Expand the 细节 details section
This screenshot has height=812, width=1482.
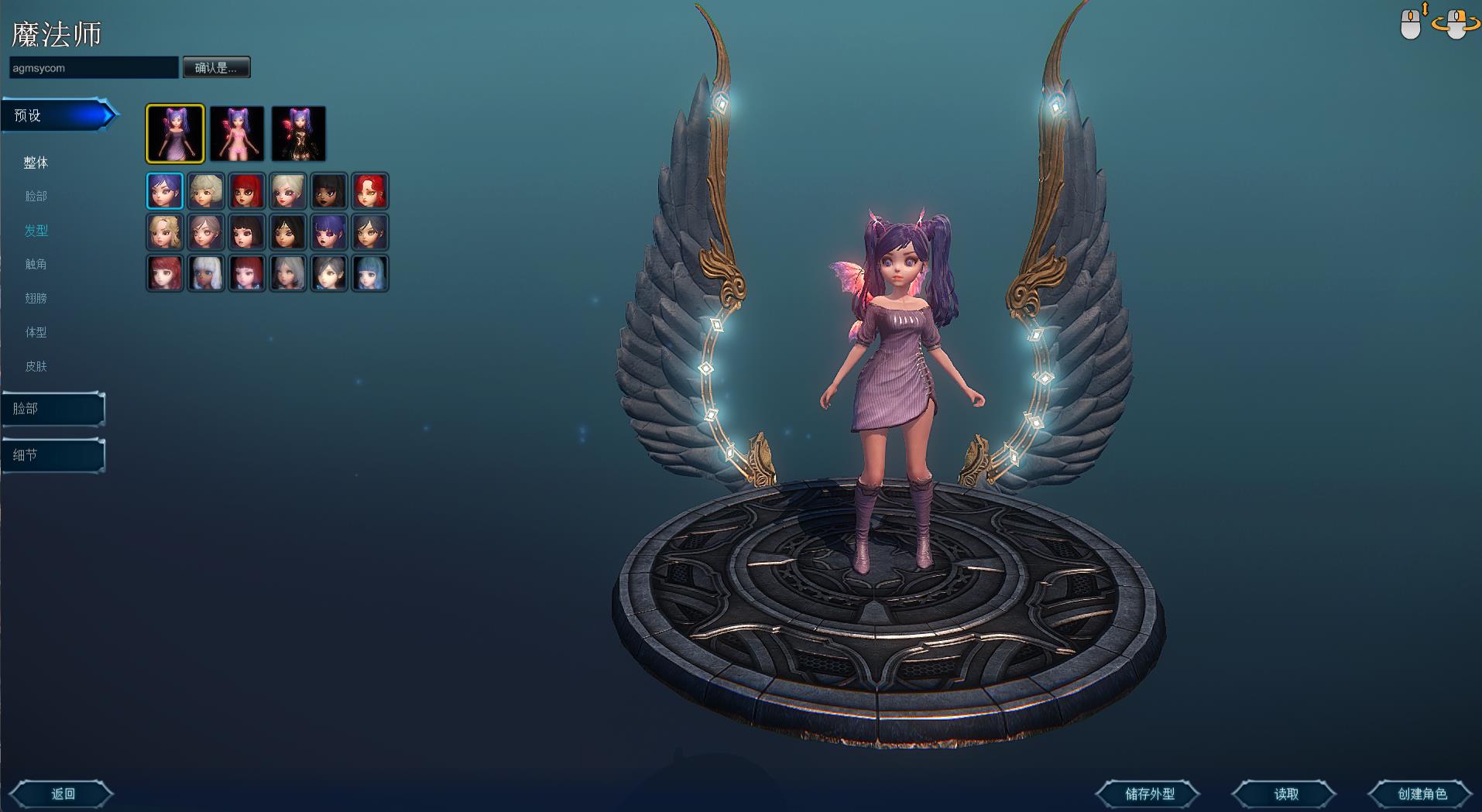point(53,455)
